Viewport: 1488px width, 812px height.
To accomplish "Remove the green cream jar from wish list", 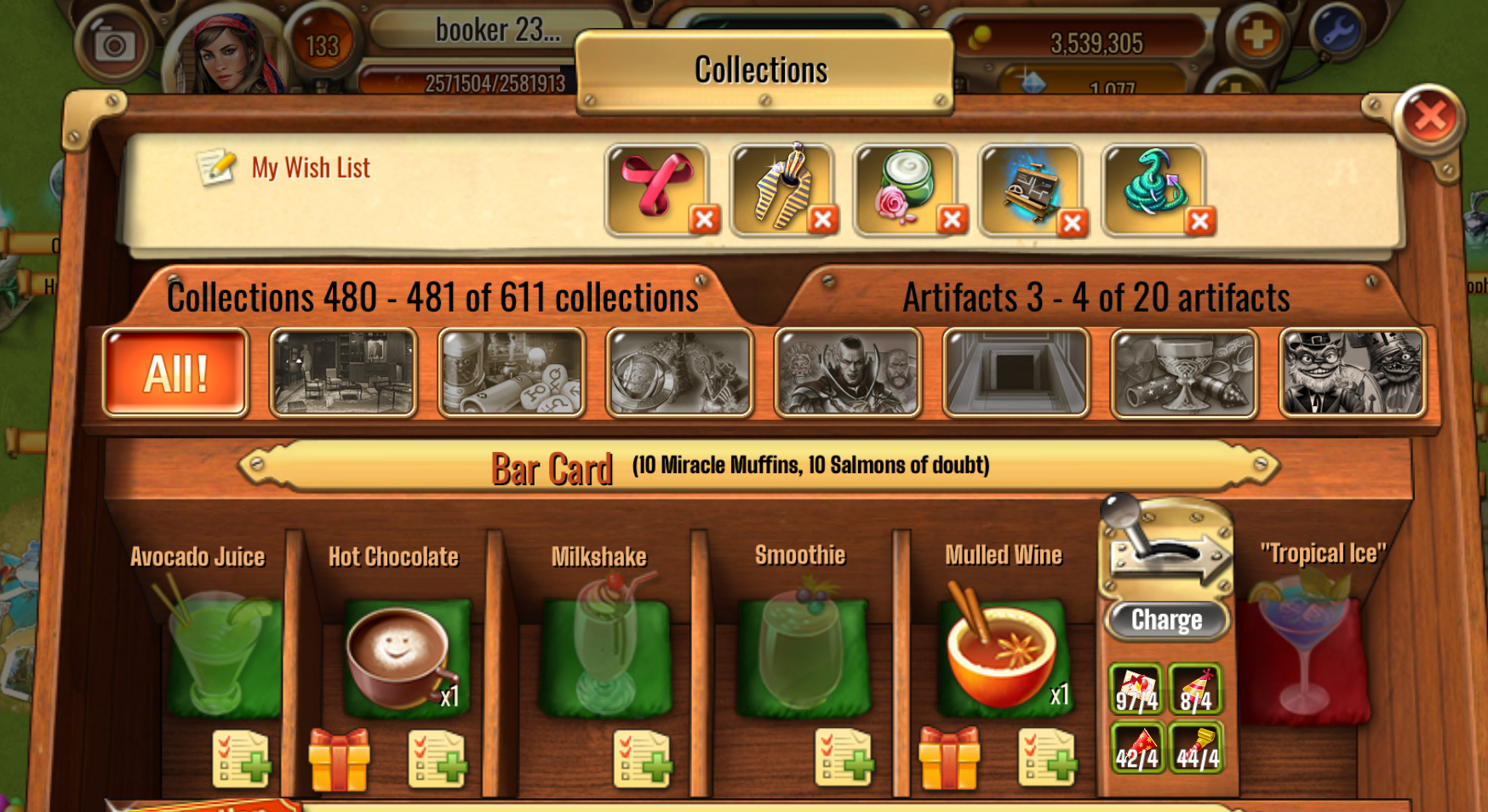I will 952,220.
